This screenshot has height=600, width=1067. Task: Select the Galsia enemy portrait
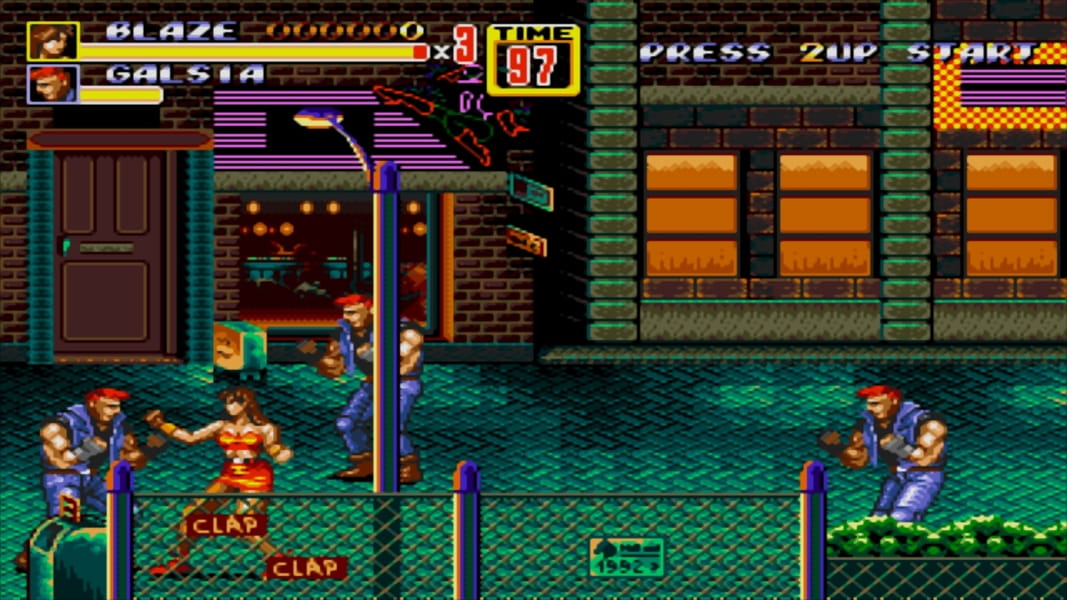click(51, 84)
